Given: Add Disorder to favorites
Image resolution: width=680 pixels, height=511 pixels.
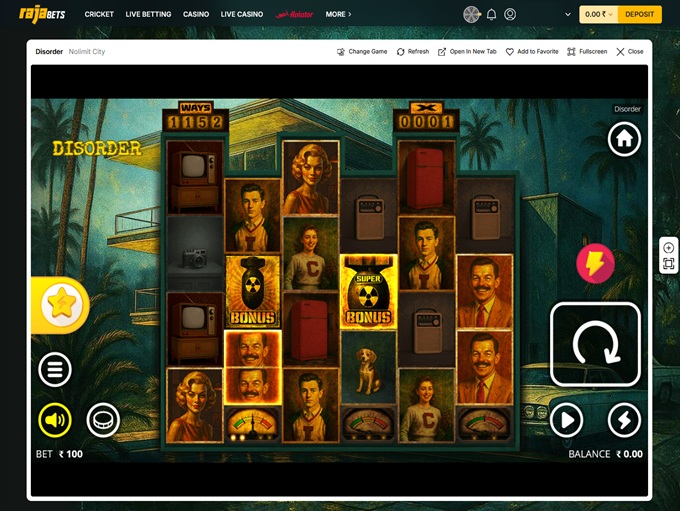Looking at the screenshot, I should (532, 51).
